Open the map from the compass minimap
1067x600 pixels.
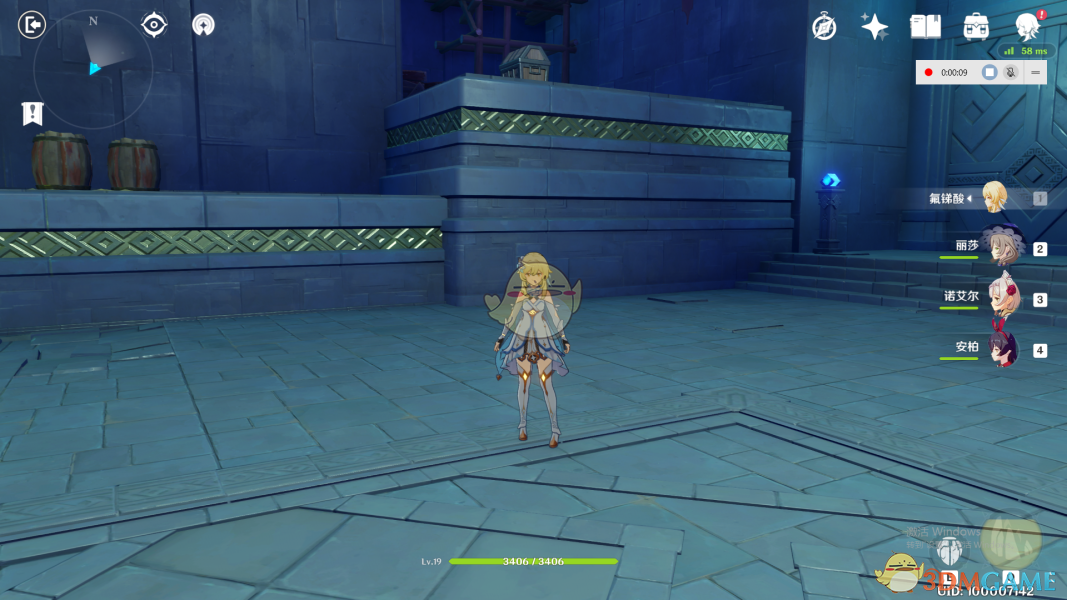click(92, 68)
